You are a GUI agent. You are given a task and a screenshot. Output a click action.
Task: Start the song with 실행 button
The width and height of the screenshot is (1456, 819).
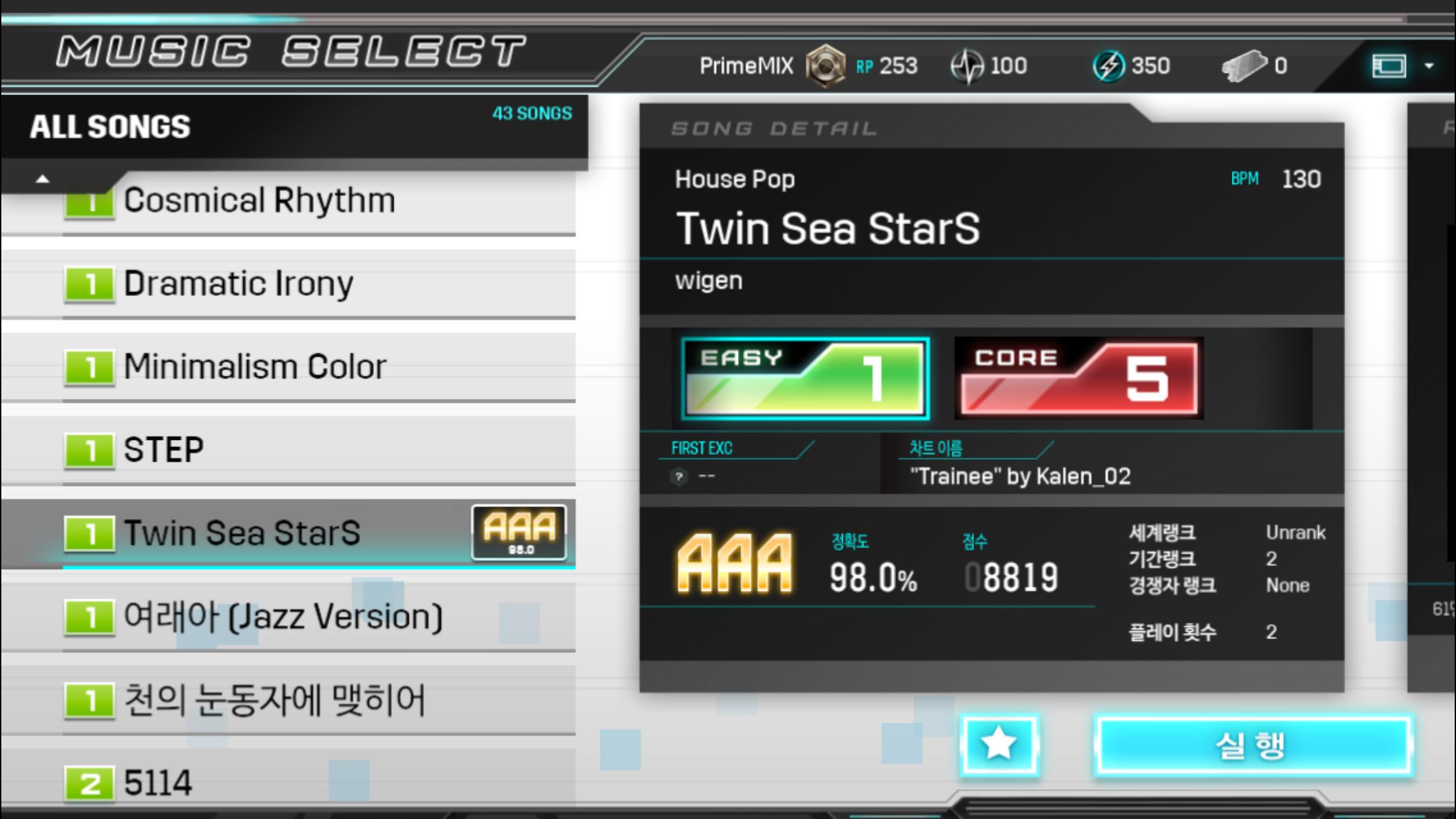point(1252,746)
